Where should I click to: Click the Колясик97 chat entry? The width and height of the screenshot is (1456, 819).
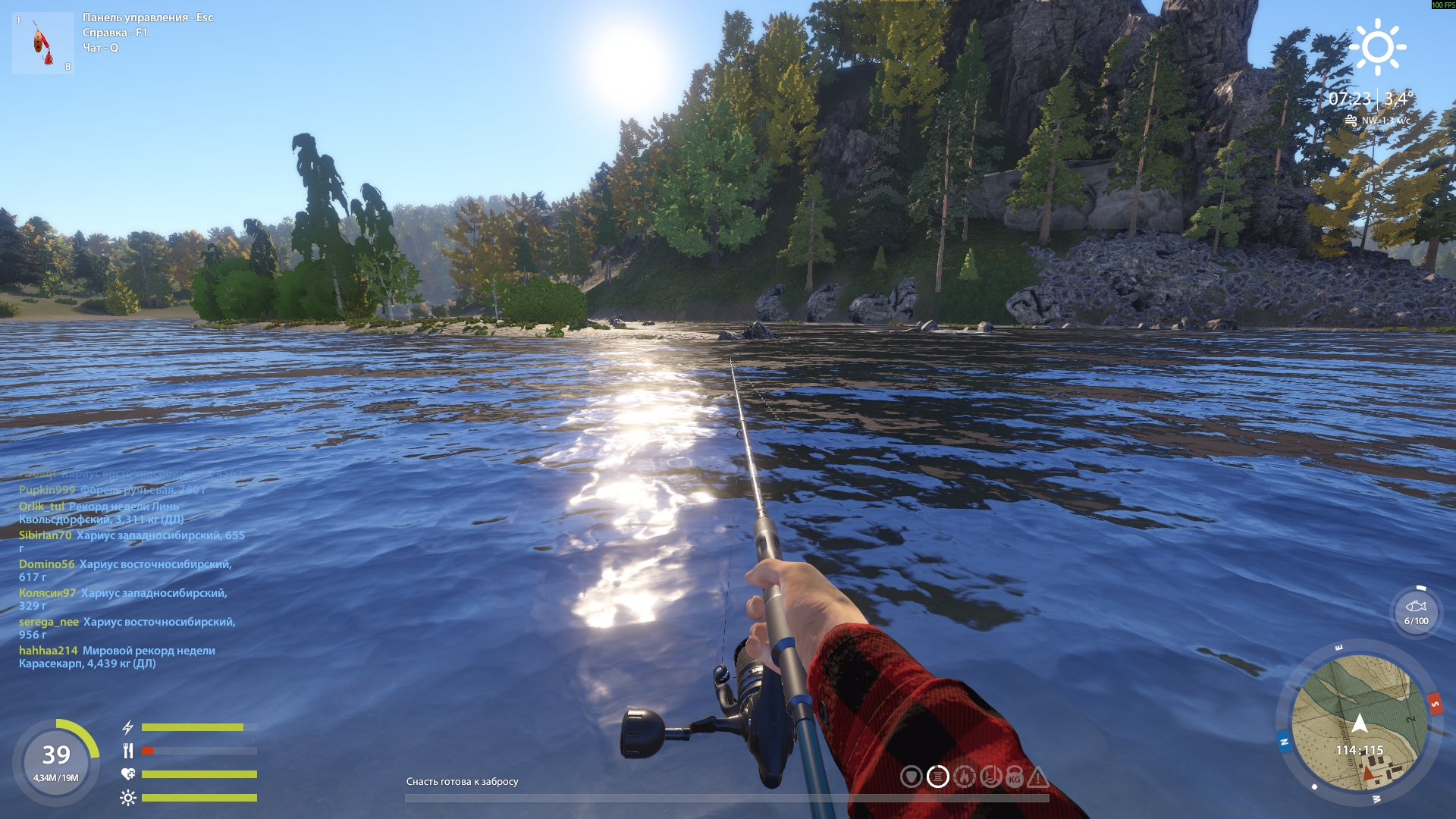pyautogui.click(x=123, y=599)
